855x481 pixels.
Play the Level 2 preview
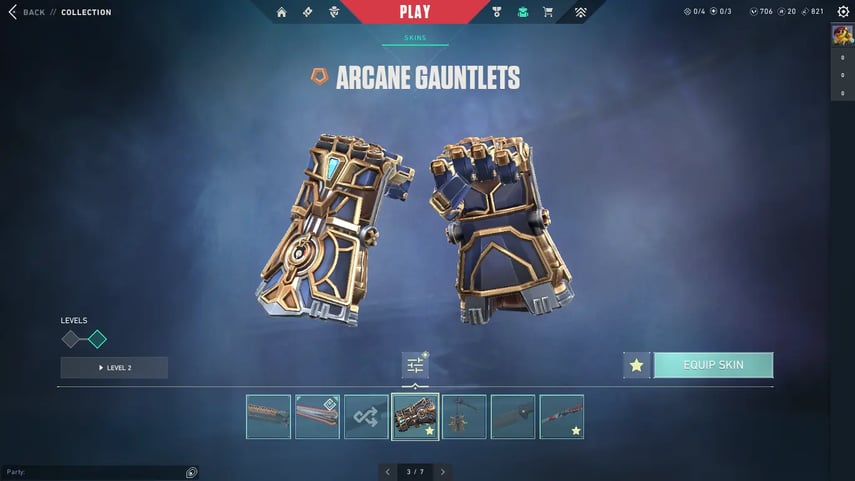tap(114, 368)
